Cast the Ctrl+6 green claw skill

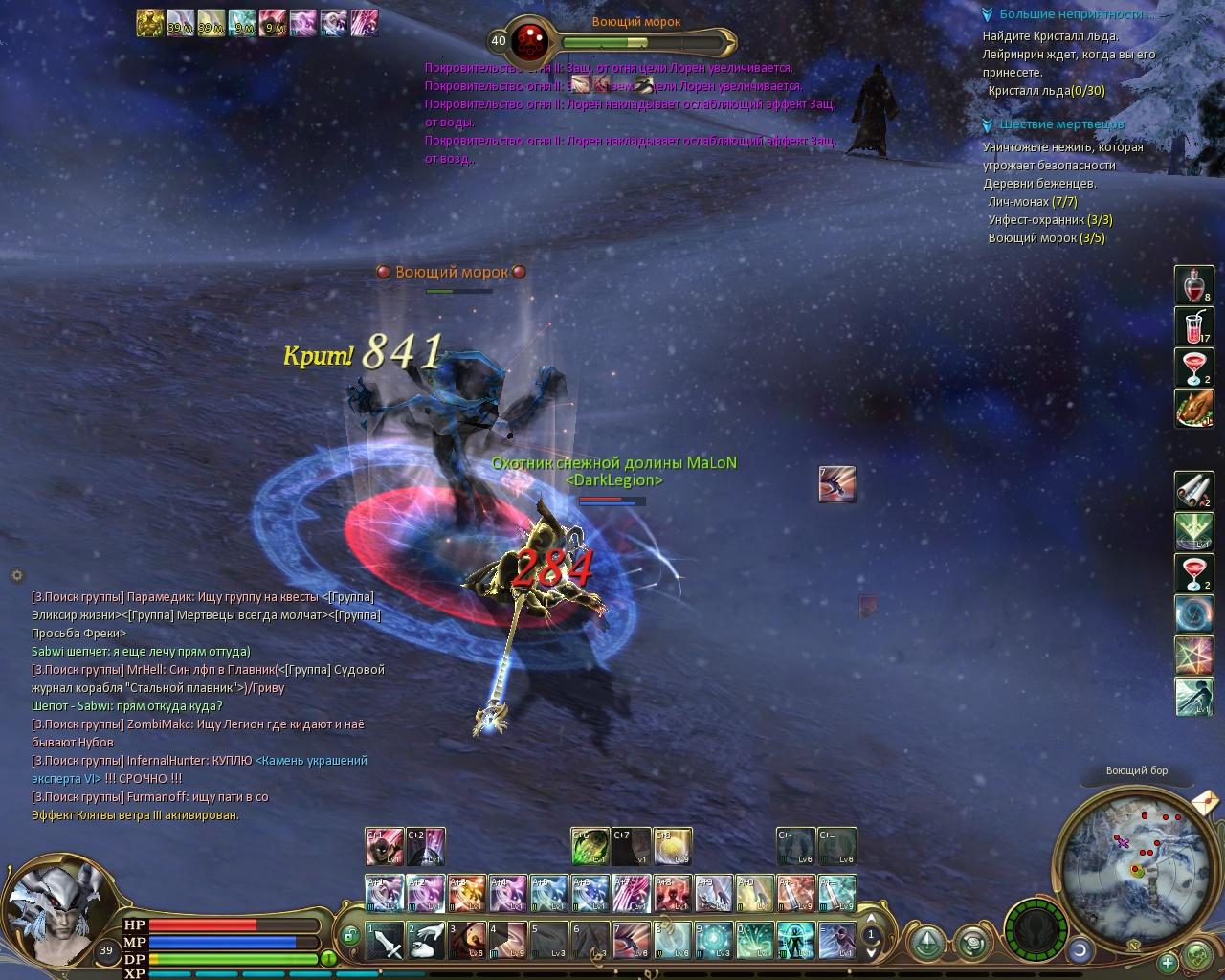[590, 847]
